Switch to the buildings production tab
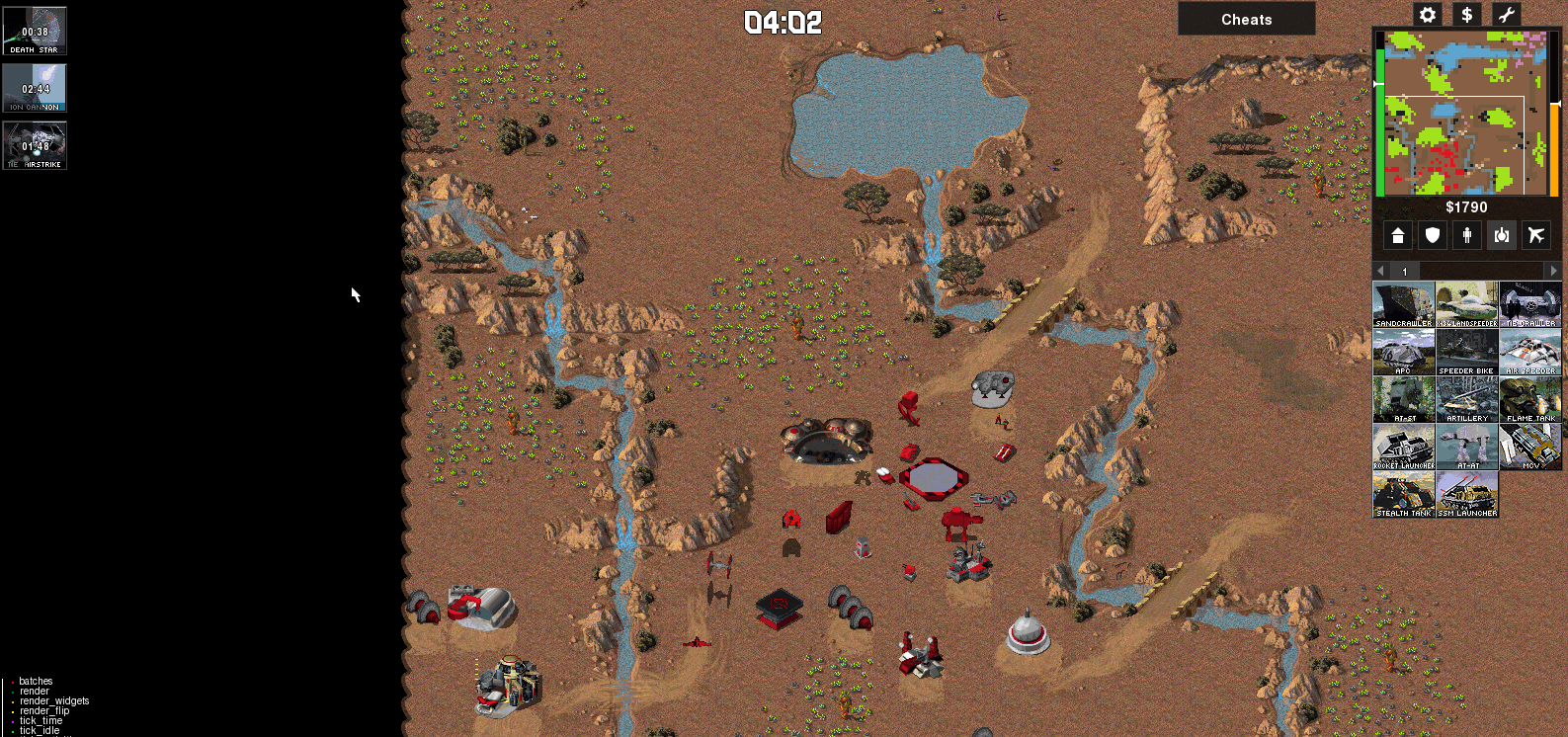 point(1397,235)
